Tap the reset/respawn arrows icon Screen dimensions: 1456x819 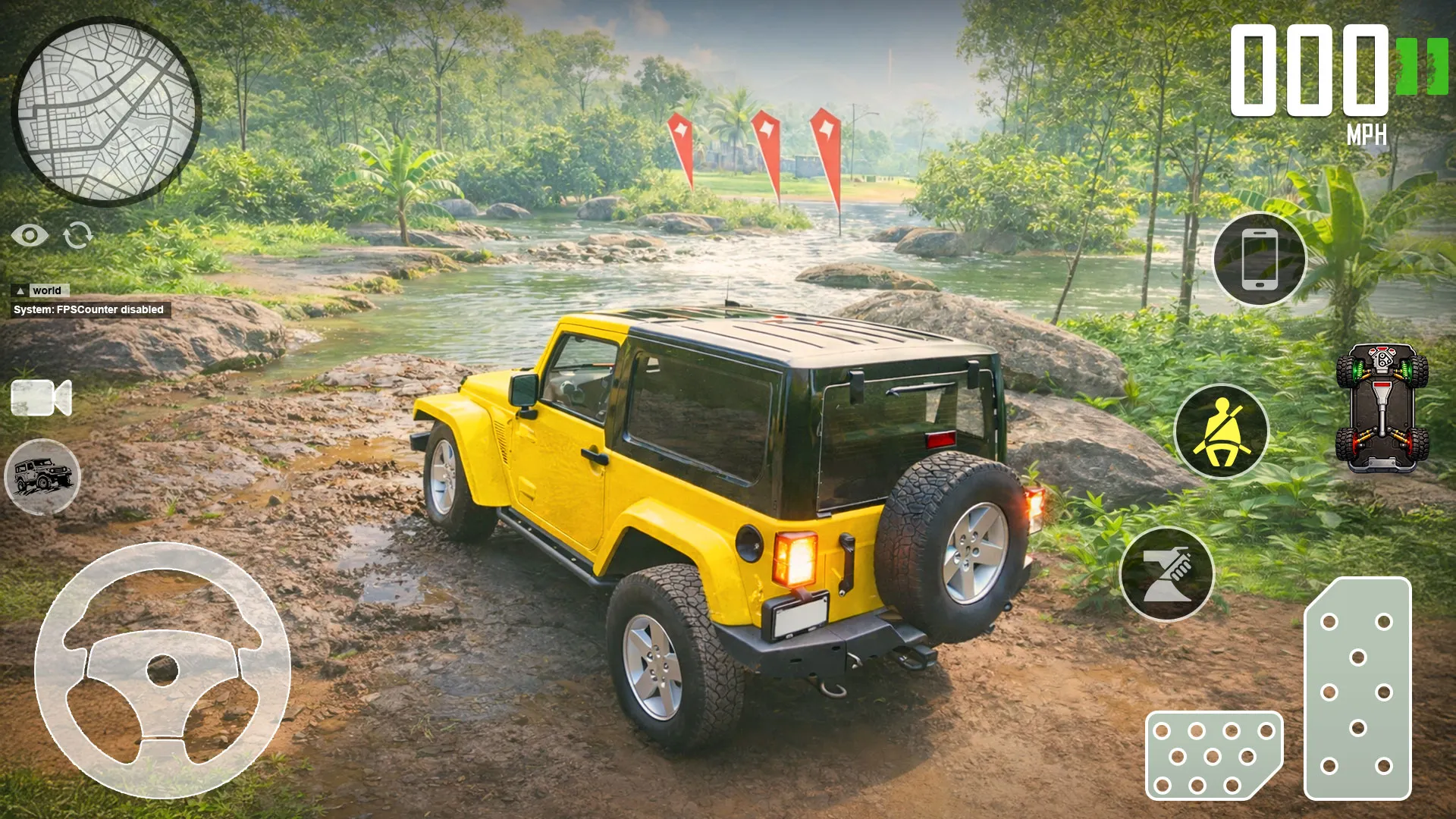point(80,237)
